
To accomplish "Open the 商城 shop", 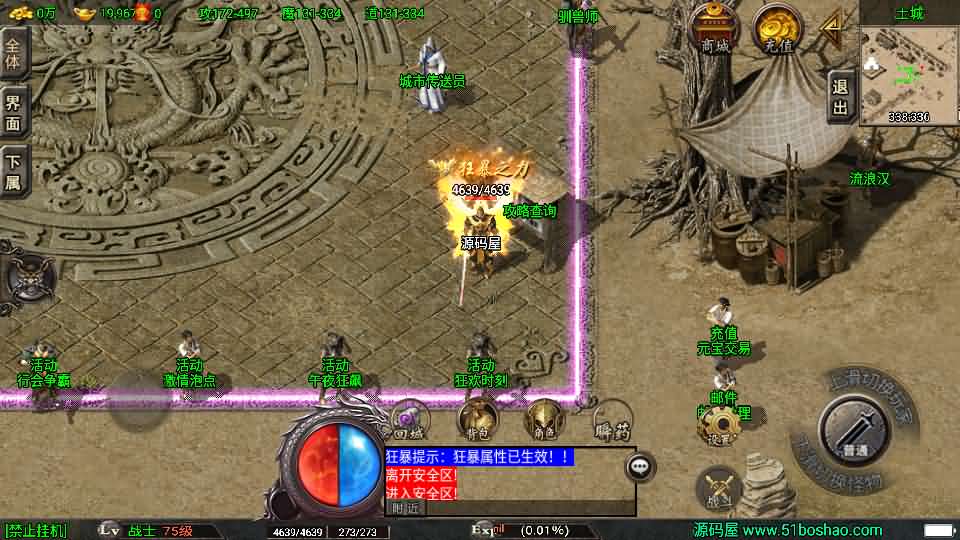I will (715, 28).
